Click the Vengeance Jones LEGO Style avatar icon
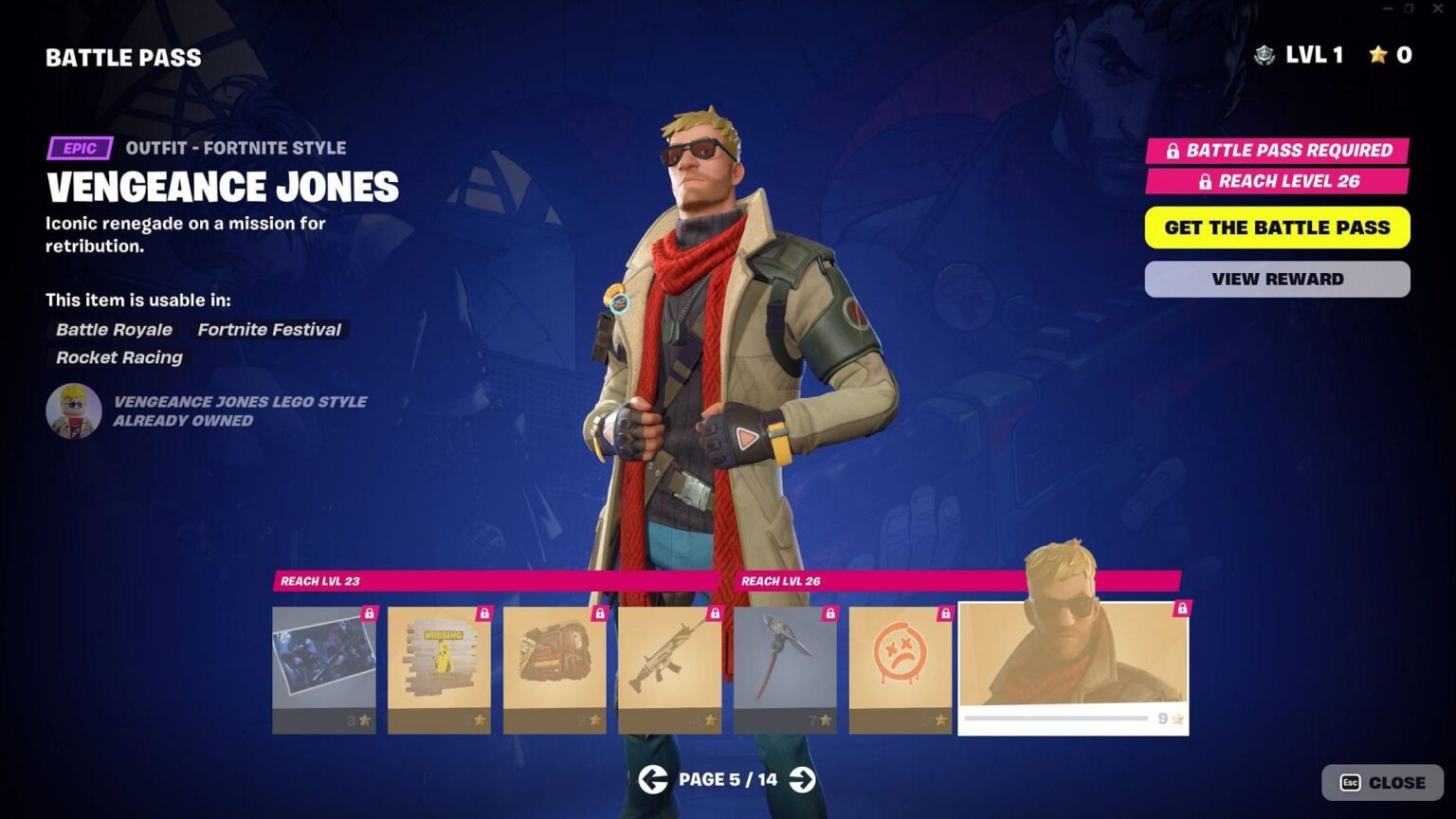This screenshot has width=1456, height=819. [x=74, y=411]
